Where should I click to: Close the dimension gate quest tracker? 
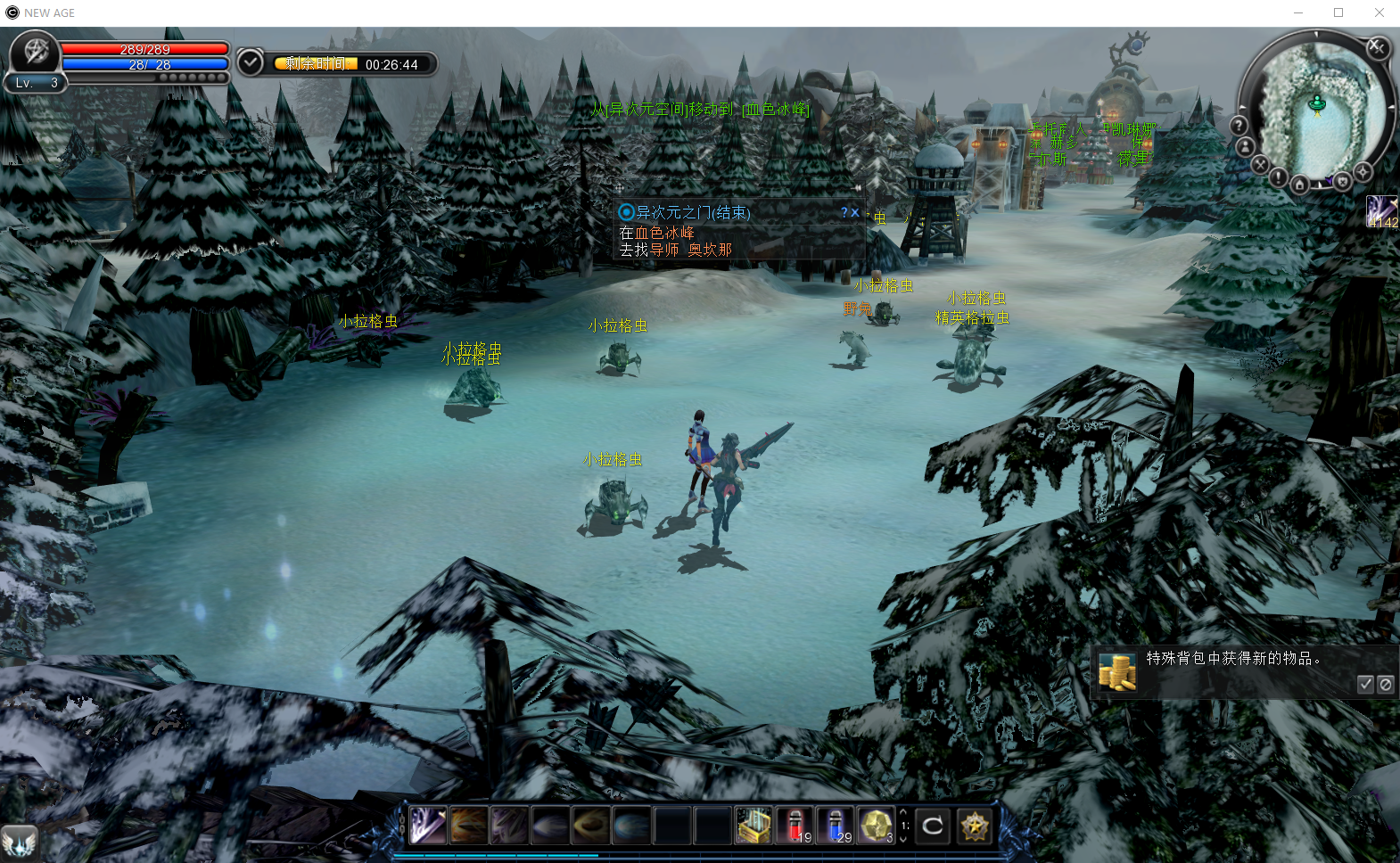point(855,213)
